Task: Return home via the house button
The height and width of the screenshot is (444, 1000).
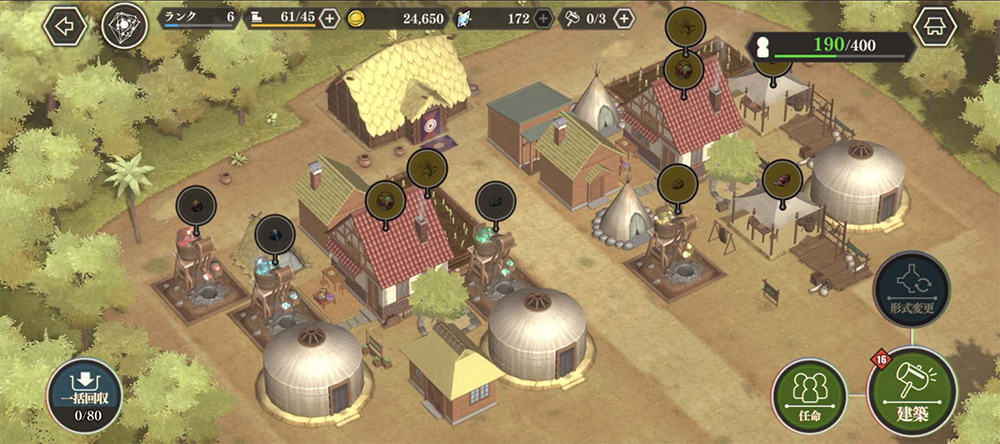Action: (x=935, y=27)
